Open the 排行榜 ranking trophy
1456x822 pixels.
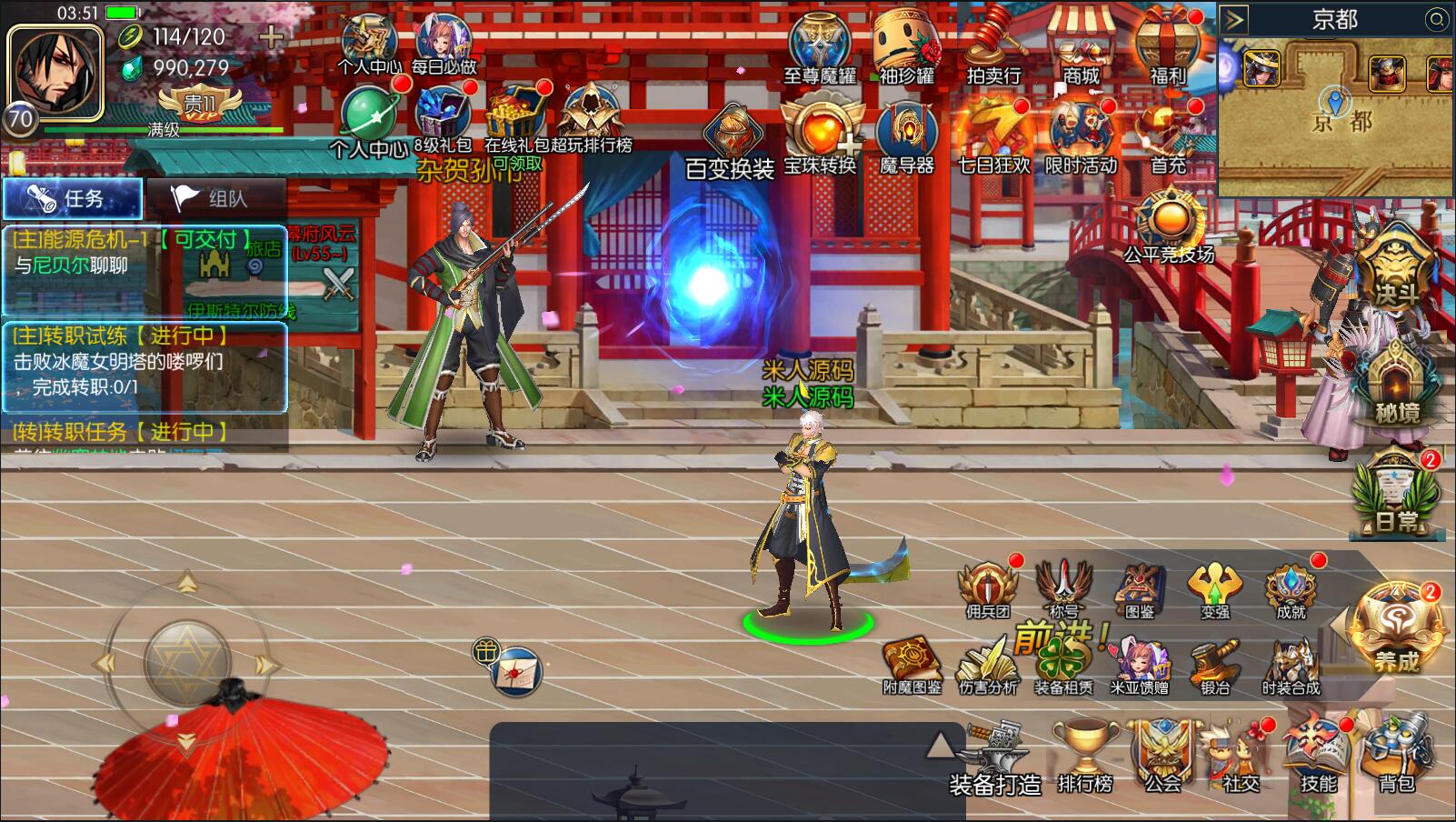(1084, 757)
